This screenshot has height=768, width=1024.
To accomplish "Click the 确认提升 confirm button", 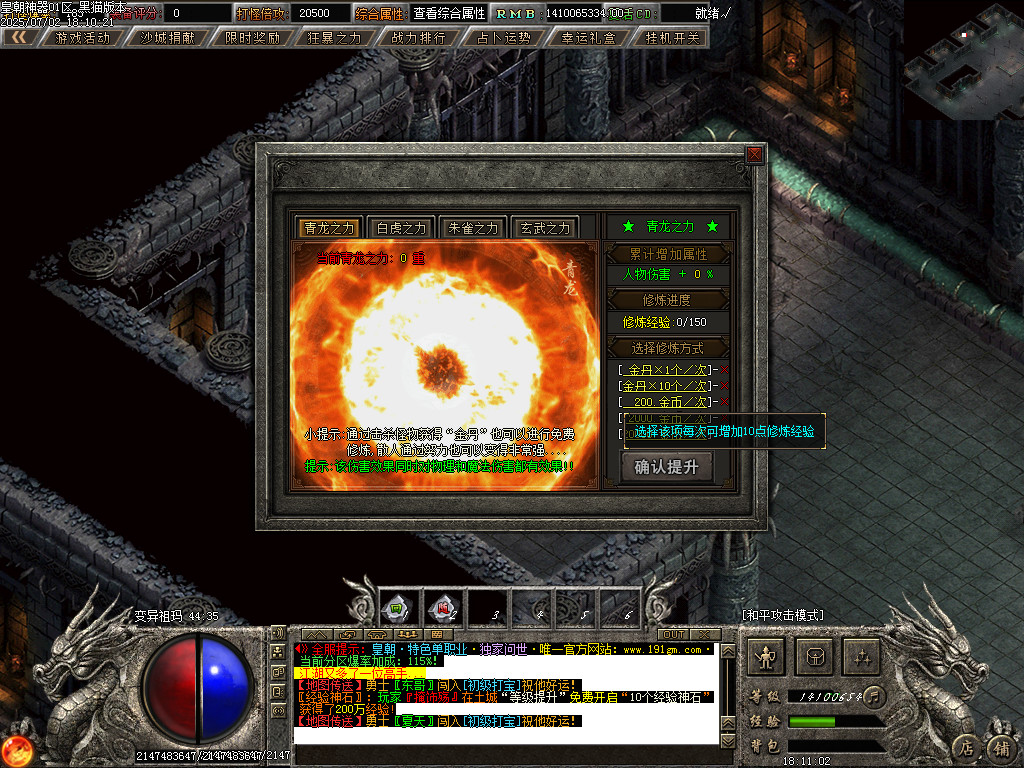I will [667, 466].
